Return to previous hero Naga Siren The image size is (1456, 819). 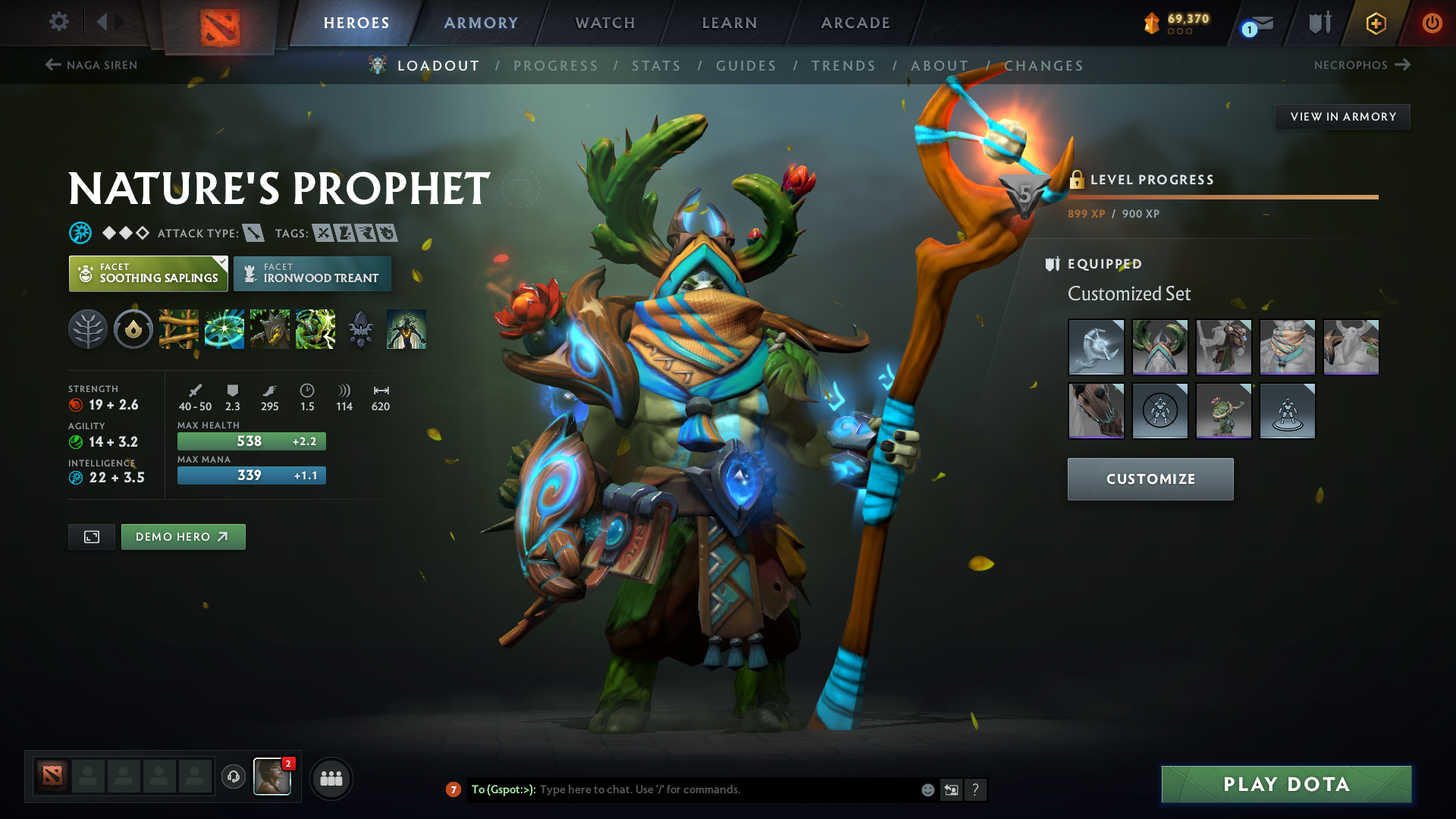tap(91, 65)
